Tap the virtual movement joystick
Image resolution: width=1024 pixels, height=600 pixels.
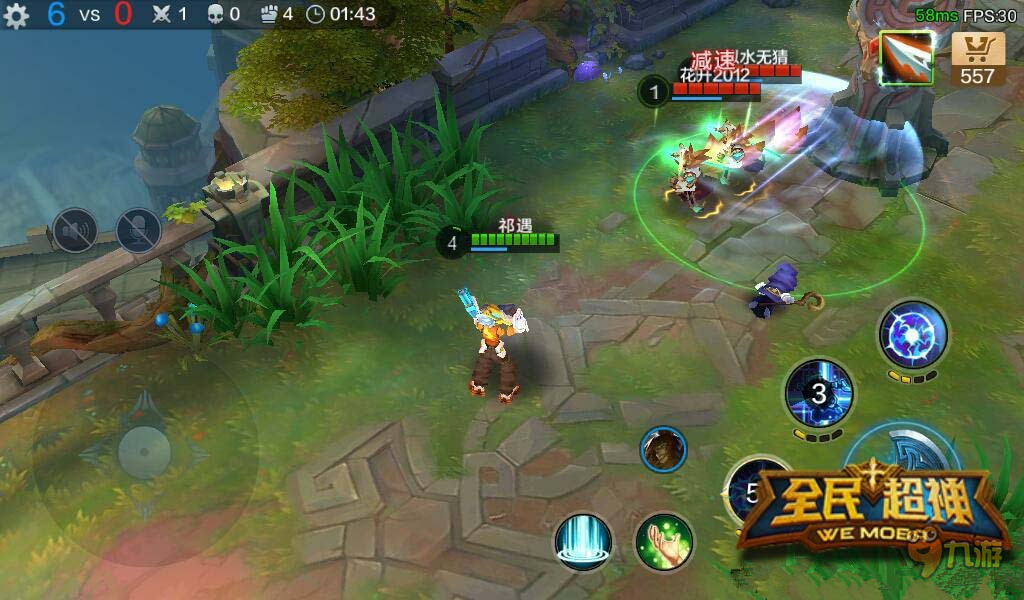point(144,450)
